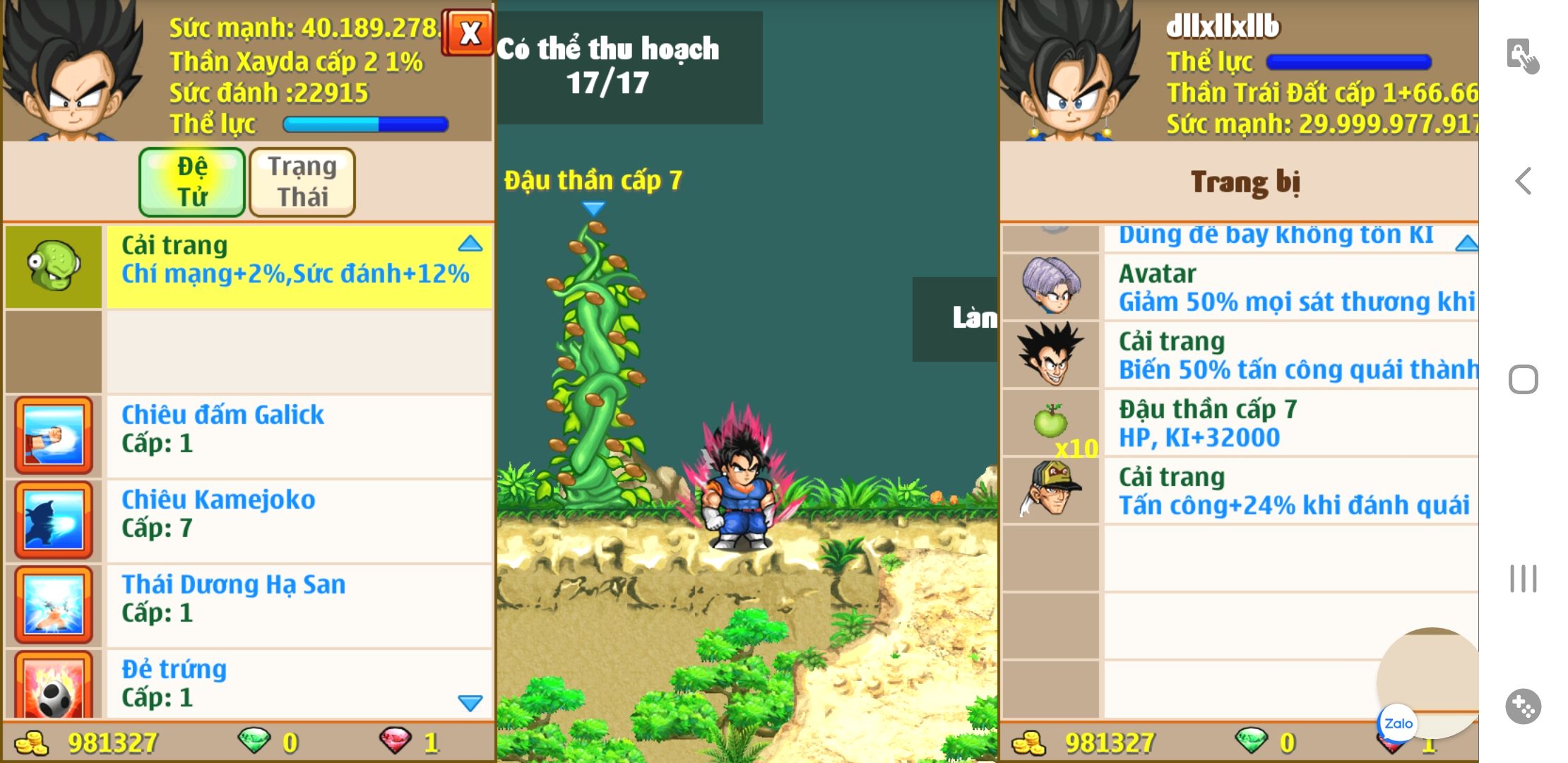Click the partially visible Làn button
Image resolution: width=1568 pixels, height=763 pixels.
tap(955, 319)
